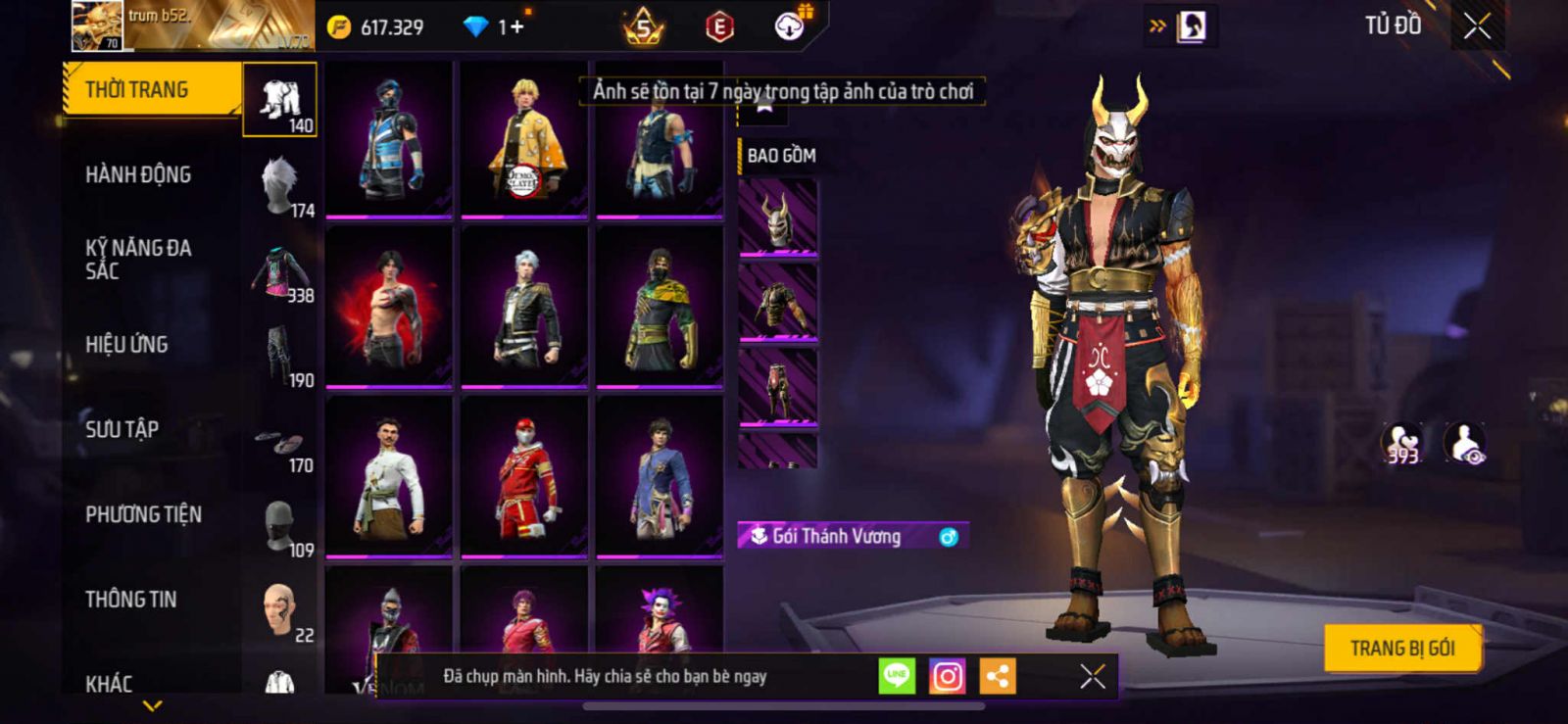Add diamonds with the plus button
The width and height of the screenshot is (1568, 724).
point(517,27)
